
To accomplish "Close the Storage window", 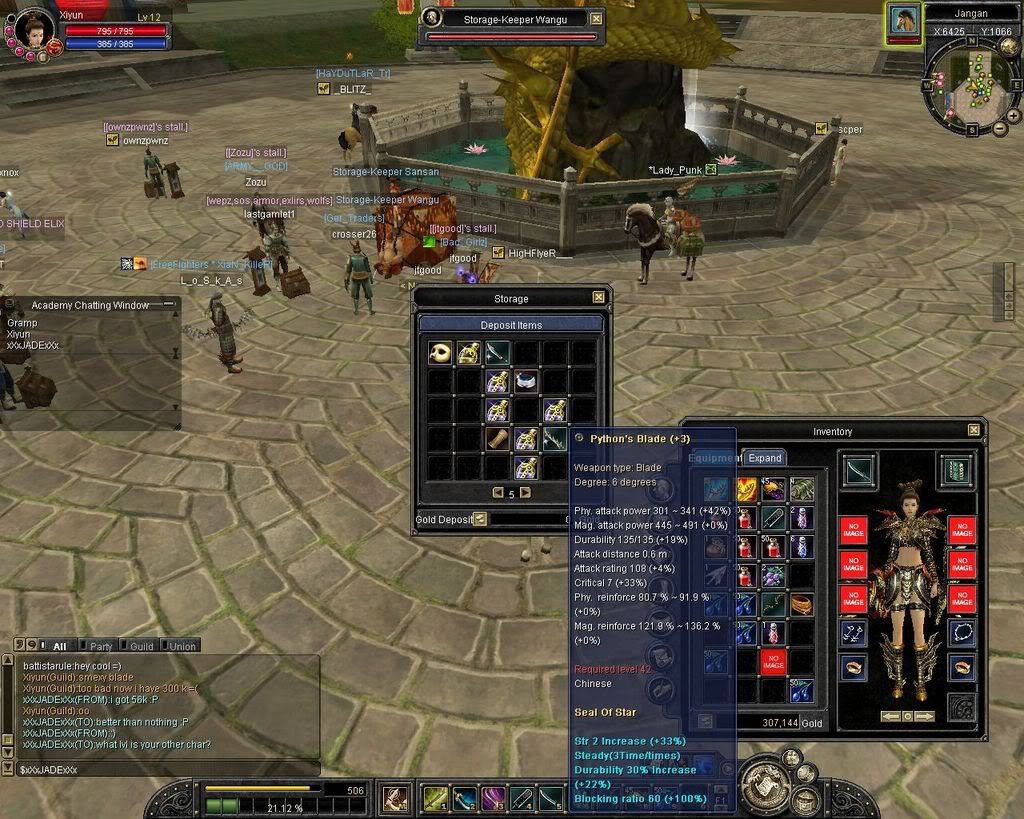I will pos(598,297).
